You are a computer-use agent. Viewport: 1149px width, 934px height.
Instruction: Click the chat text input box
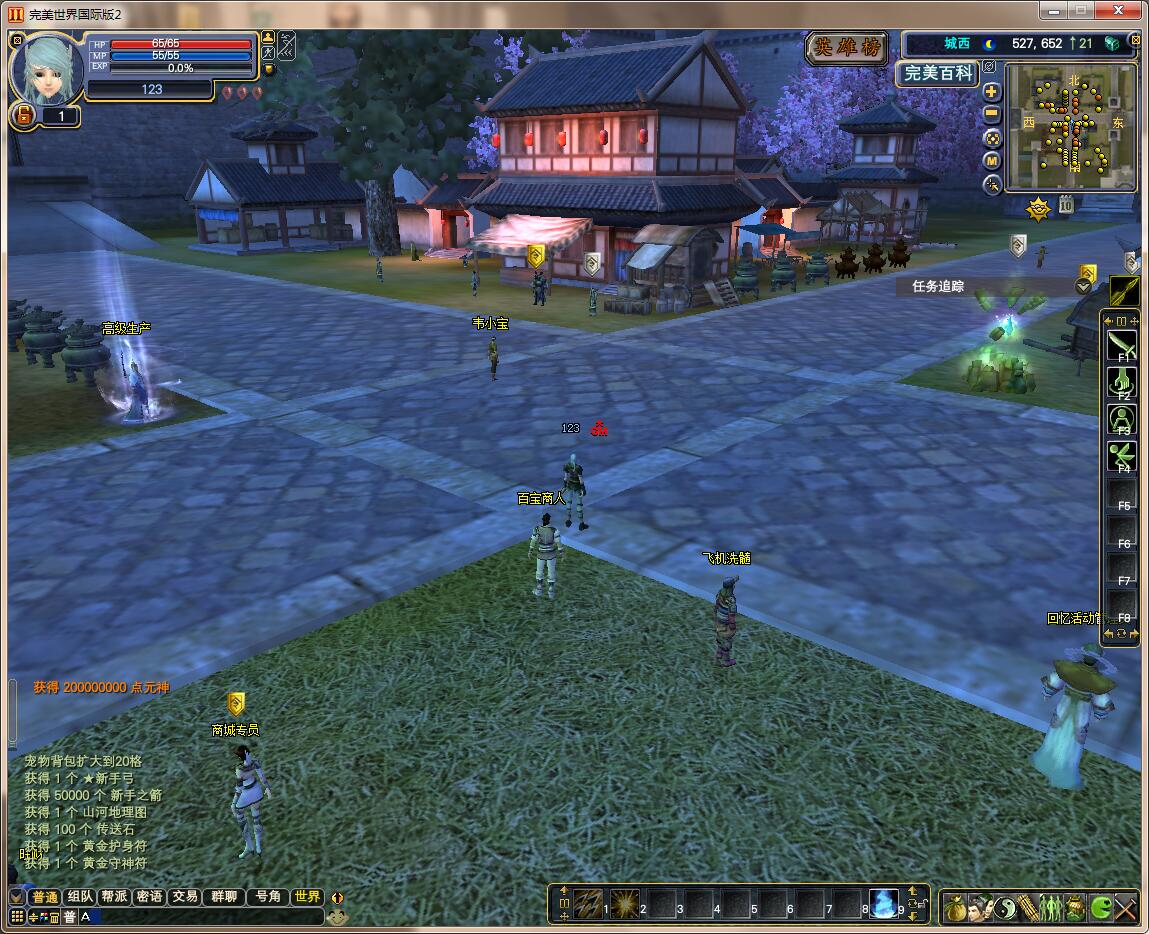(200, 916)
